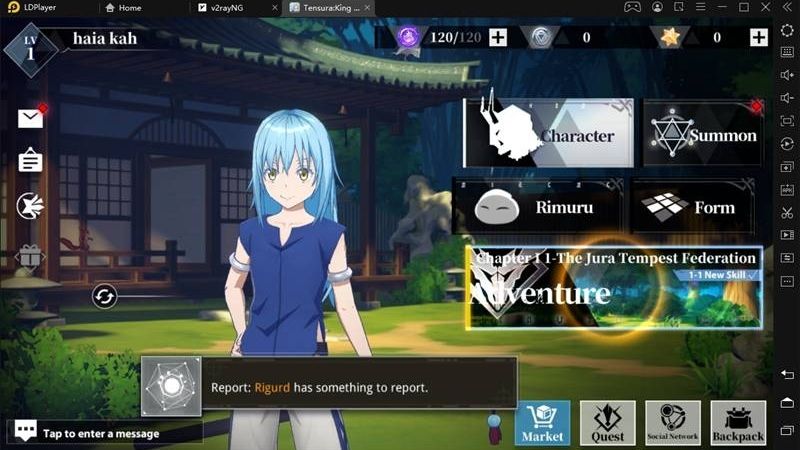The width and height of the screenshot is (800, 450).
Task: Open the Backpack
Action: click(738, 423)
